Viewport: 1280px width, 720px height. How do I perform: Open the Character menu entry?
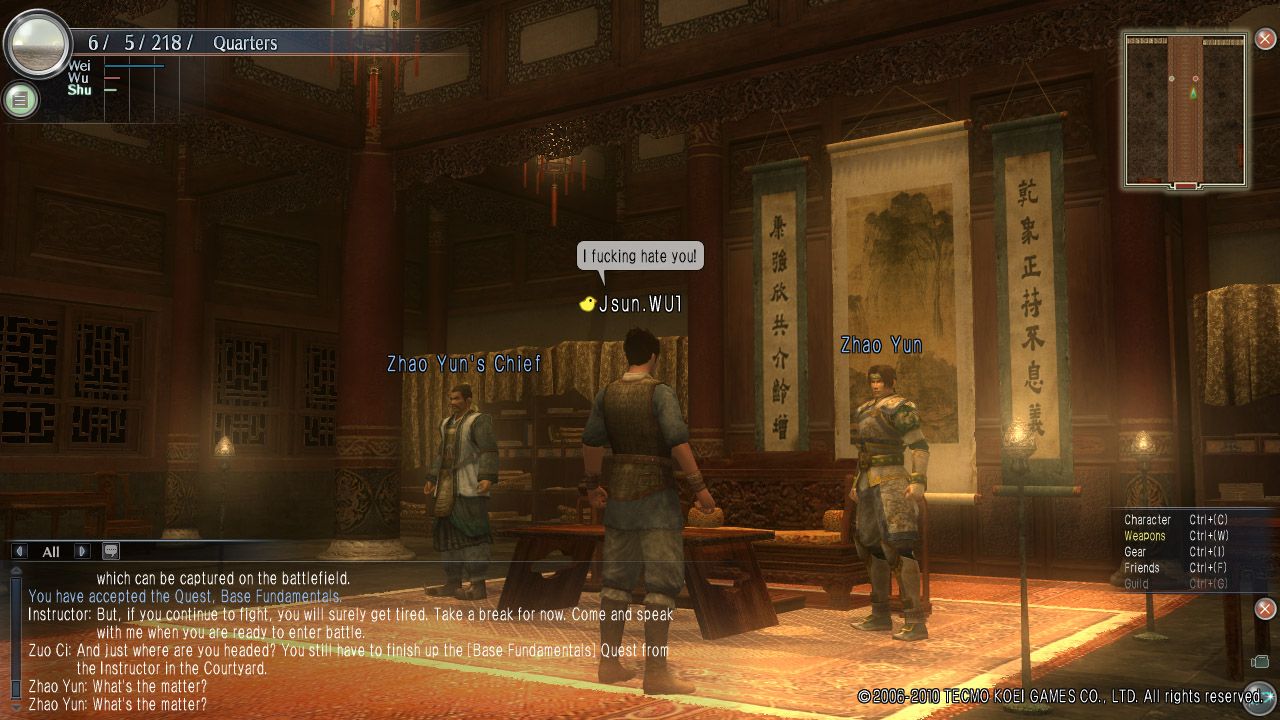point(1147,520)
